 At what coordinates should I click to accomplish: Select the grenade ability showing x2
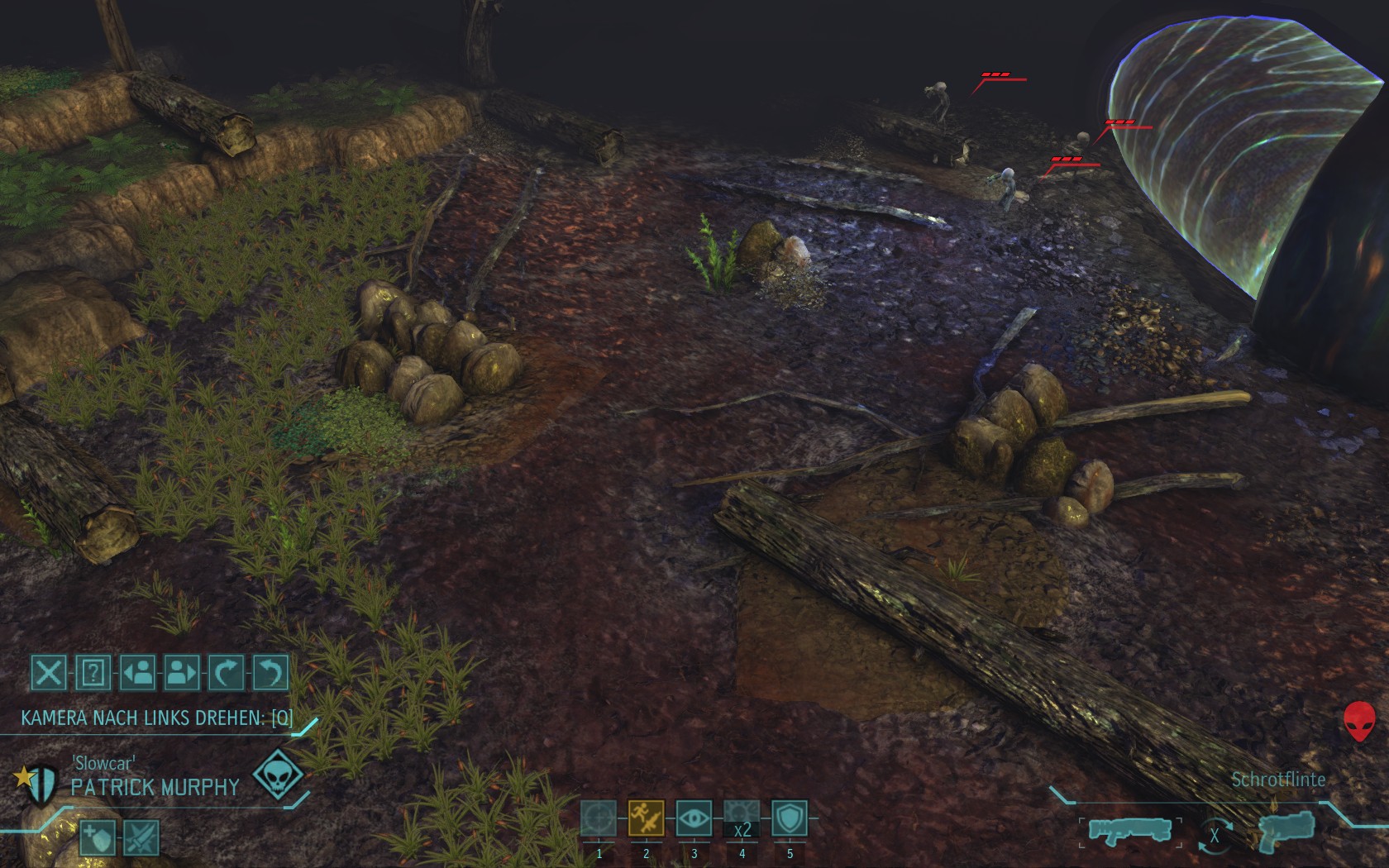pyautogui.click(x=742, y=819)
